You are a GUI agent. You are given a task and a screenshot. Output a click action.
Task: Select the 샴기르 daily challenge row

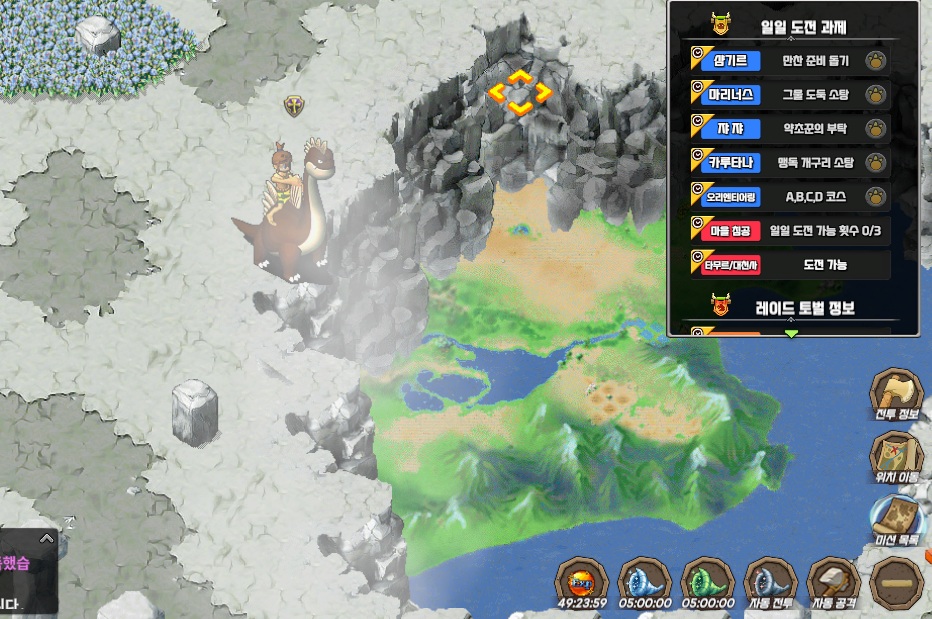coord(788,60)
